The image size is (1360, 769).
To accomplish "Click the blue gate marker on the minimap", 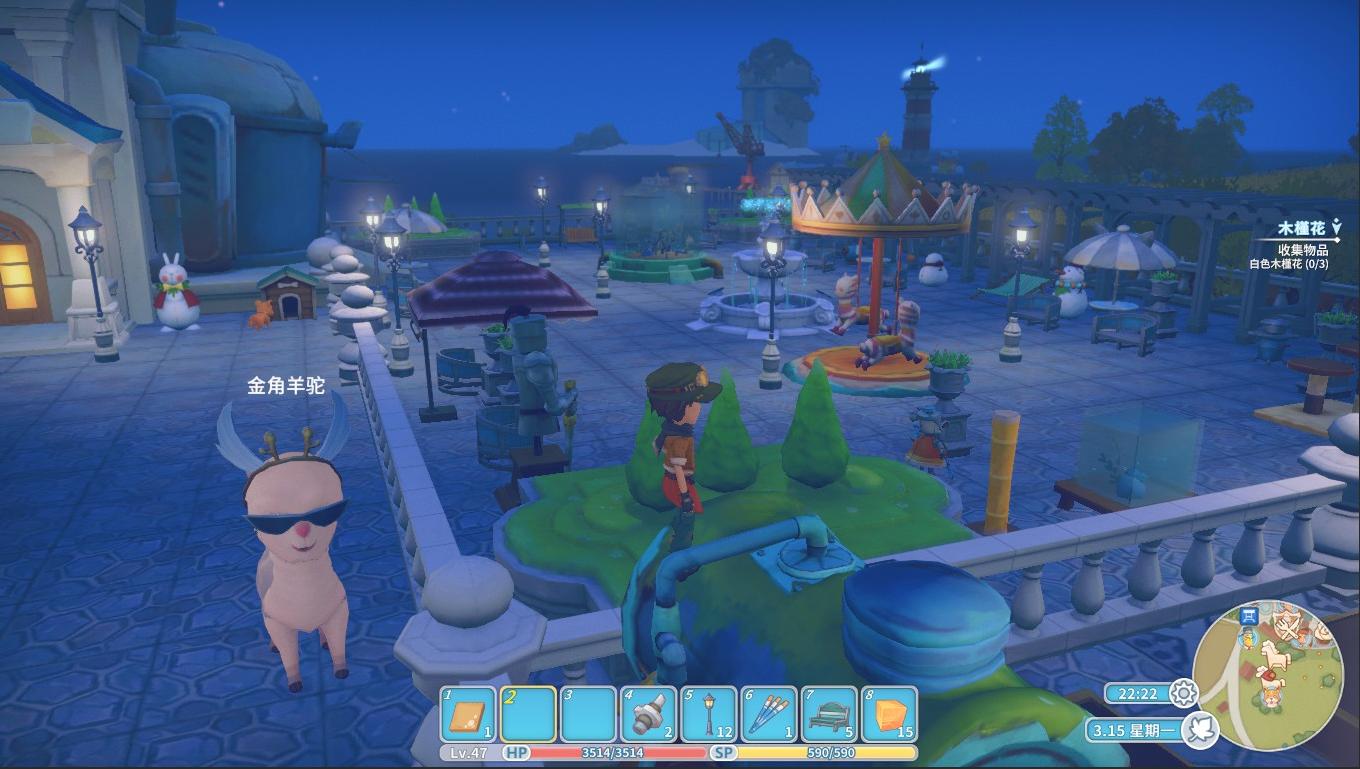I will [1248, 616].
